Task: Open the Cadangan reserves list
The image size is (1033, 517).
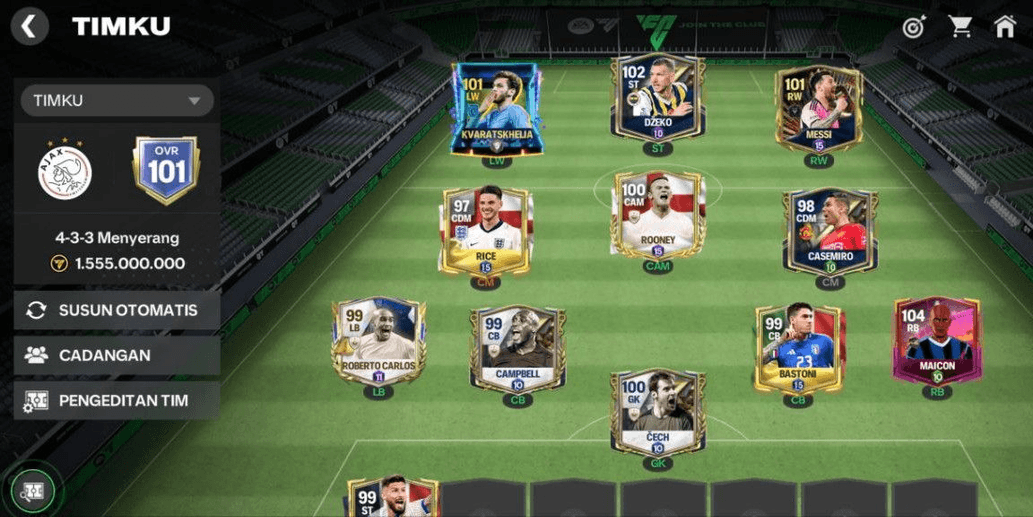Action: point(117,355)
